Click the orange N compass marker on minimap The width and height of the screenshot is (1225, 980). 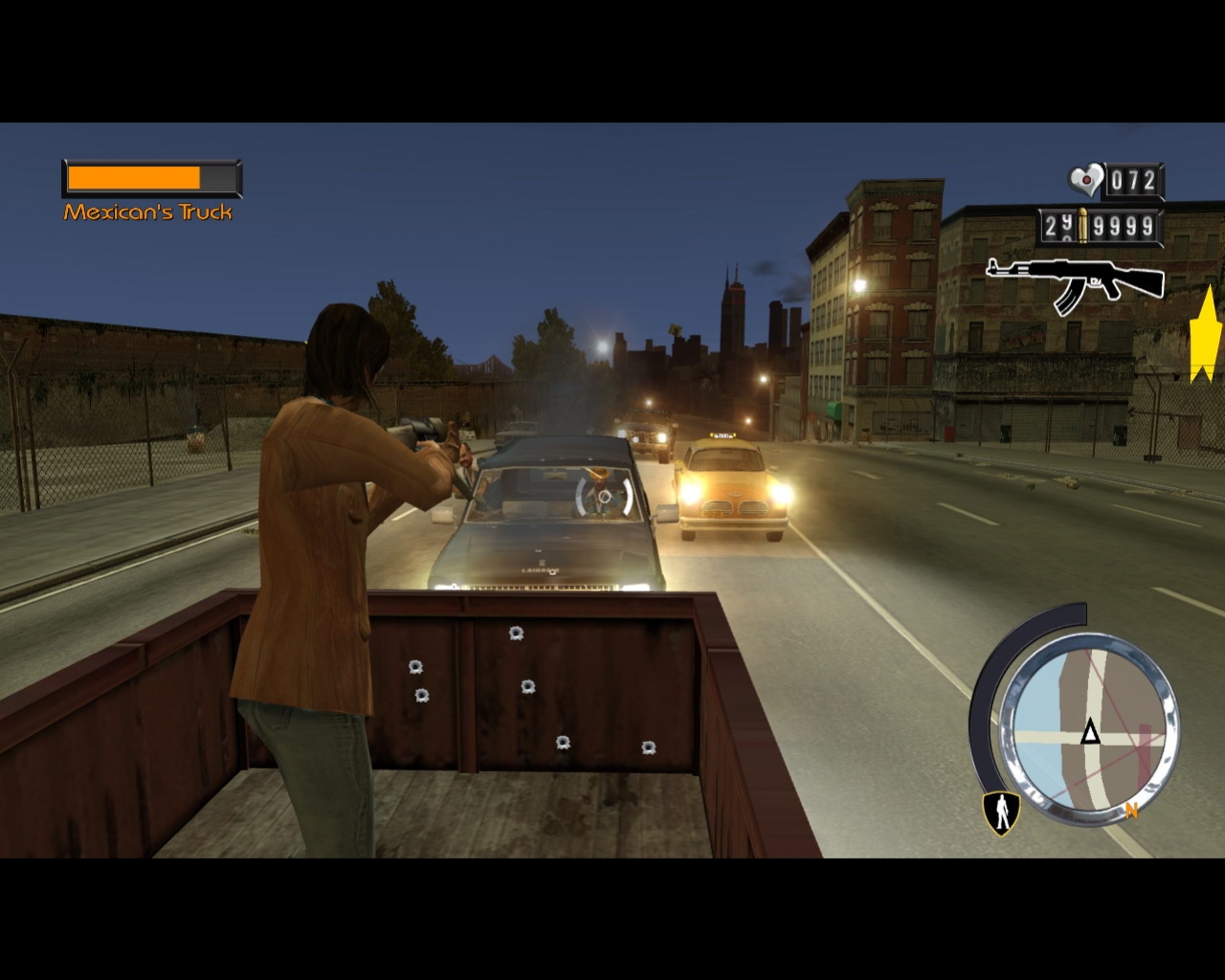point(1133,810)
